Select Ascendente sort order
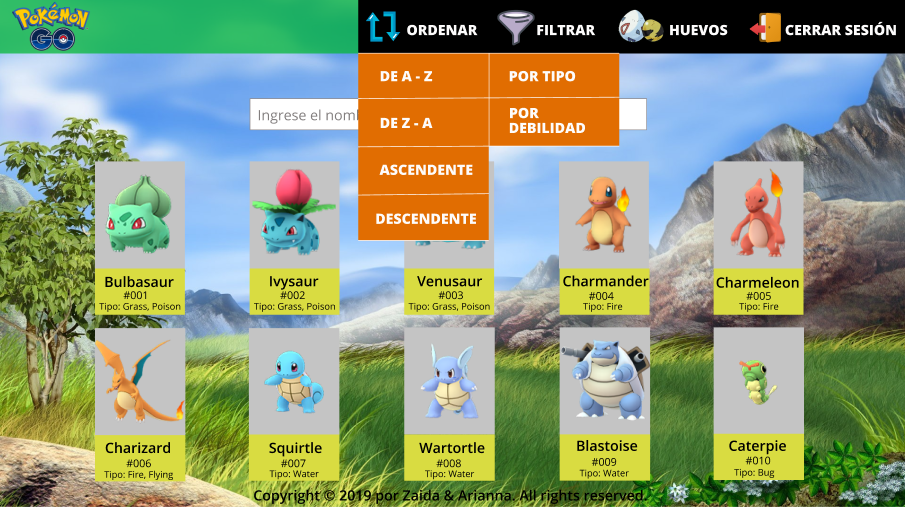 point(424,170)
